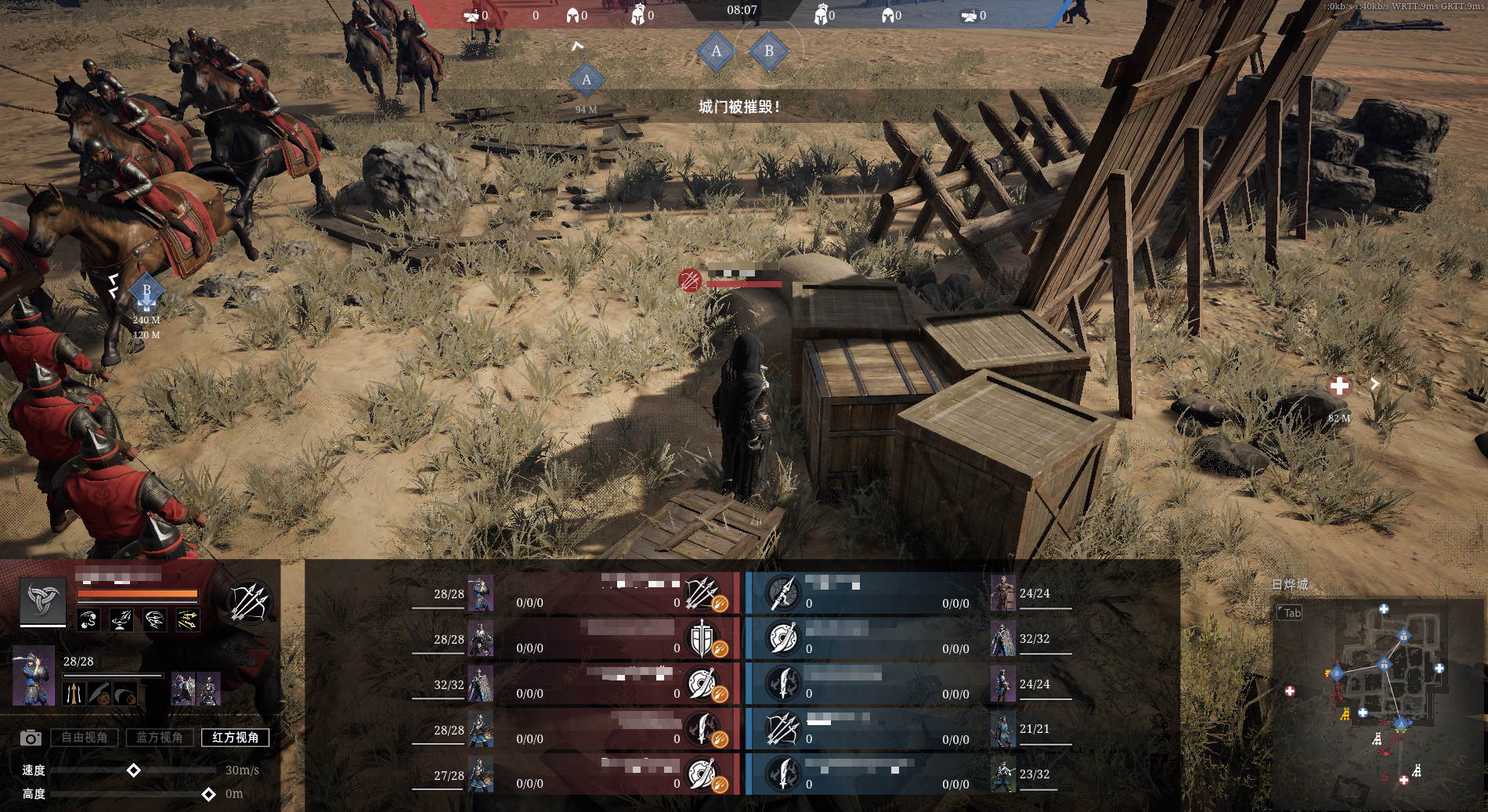The image size is (1488, 812).
Task: Switch to free camera view (自由视角)
Action: point(85,737)
